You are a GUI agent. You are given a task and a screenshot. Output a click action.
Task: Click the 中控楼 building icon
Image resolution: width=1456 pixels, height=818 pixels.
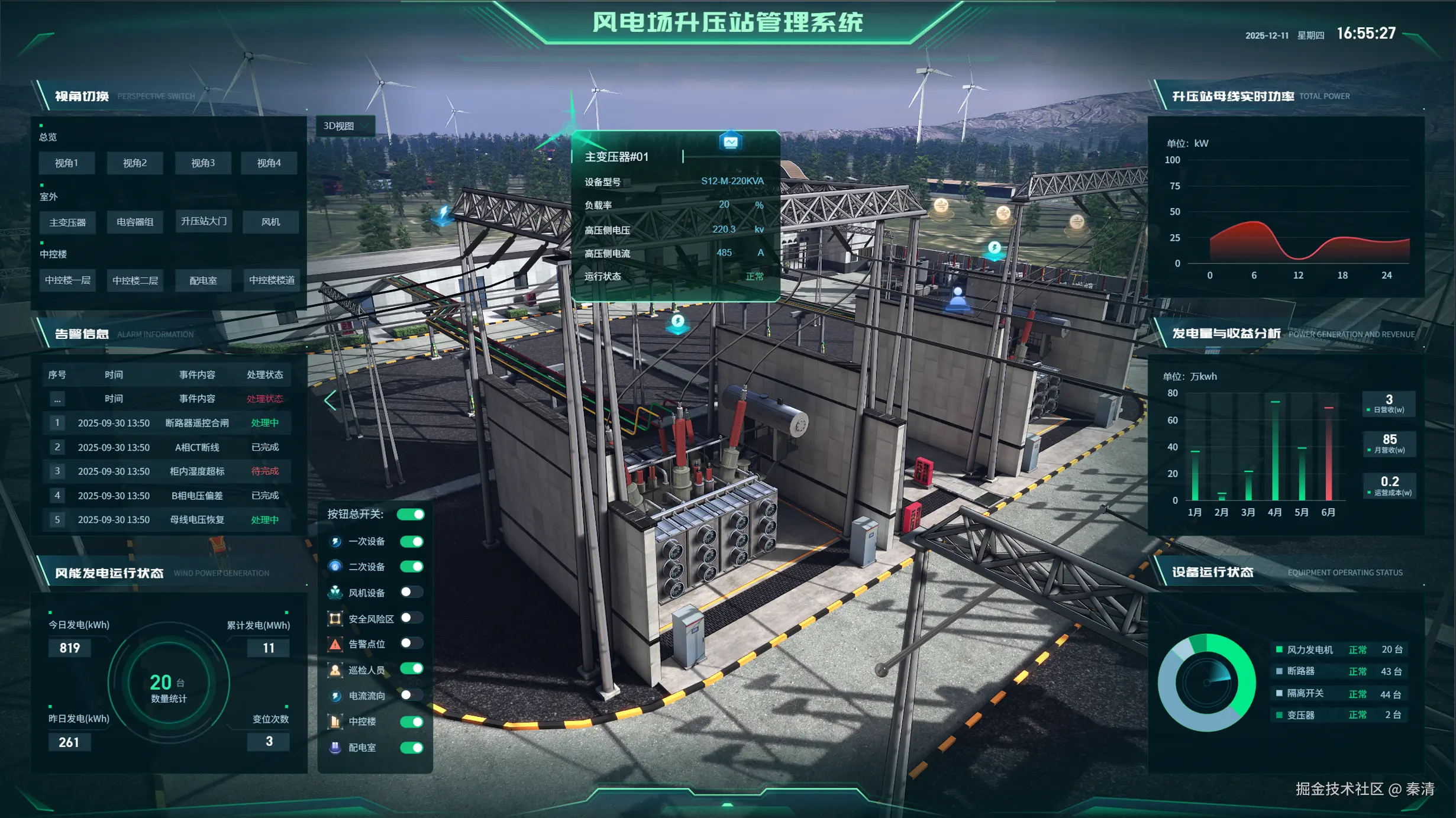[335, 722]
